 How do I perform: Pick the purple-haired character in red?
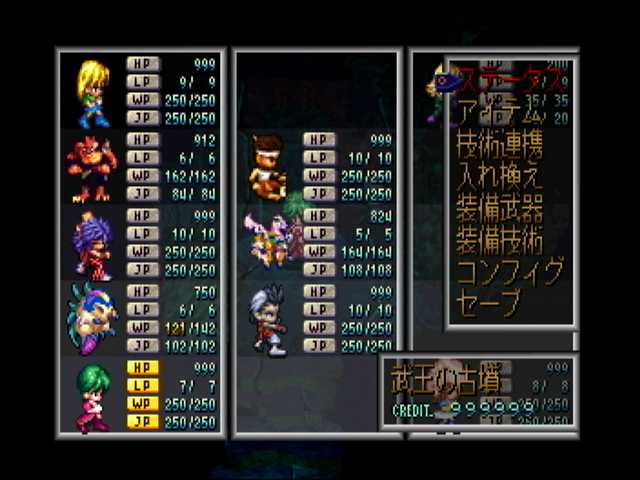pos(91,246)
